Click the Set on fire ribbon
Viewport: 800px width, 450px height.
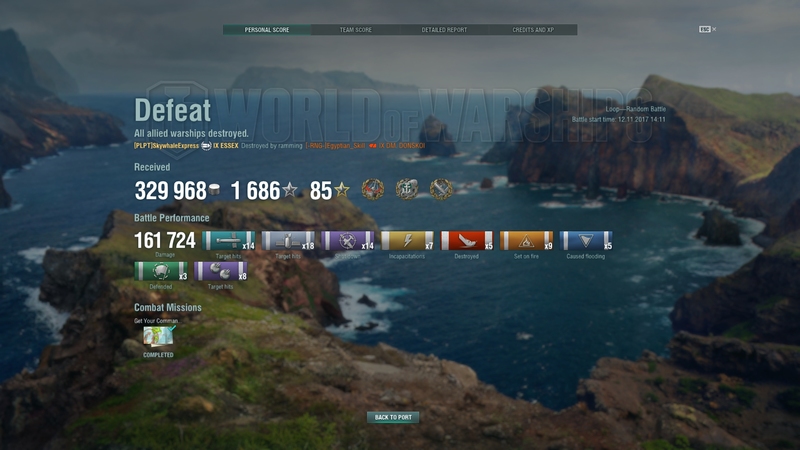(526, 241)
